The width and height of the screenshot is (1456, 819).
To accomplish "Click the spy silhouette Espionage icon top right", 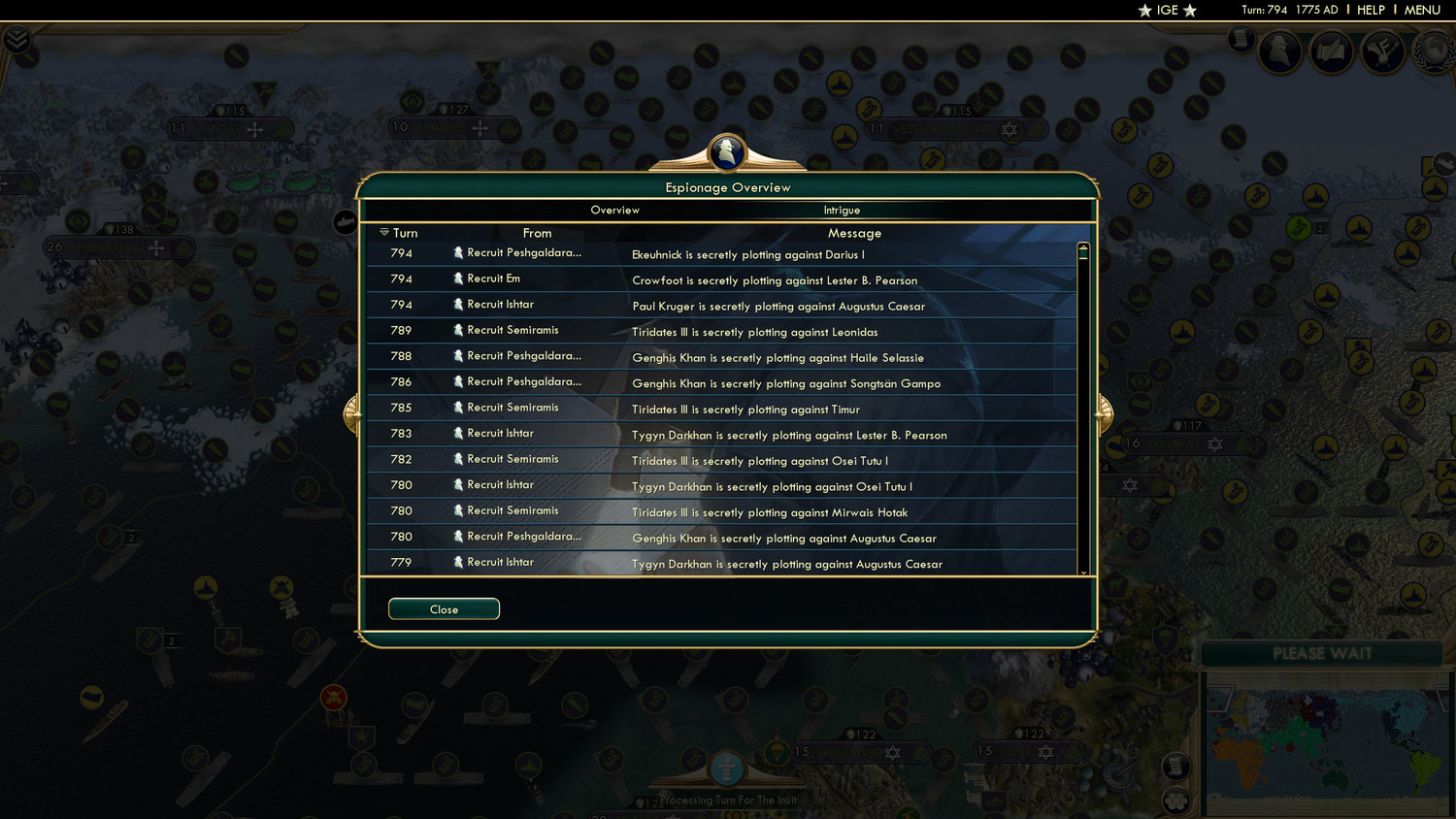I will (x=1280, y=50).
